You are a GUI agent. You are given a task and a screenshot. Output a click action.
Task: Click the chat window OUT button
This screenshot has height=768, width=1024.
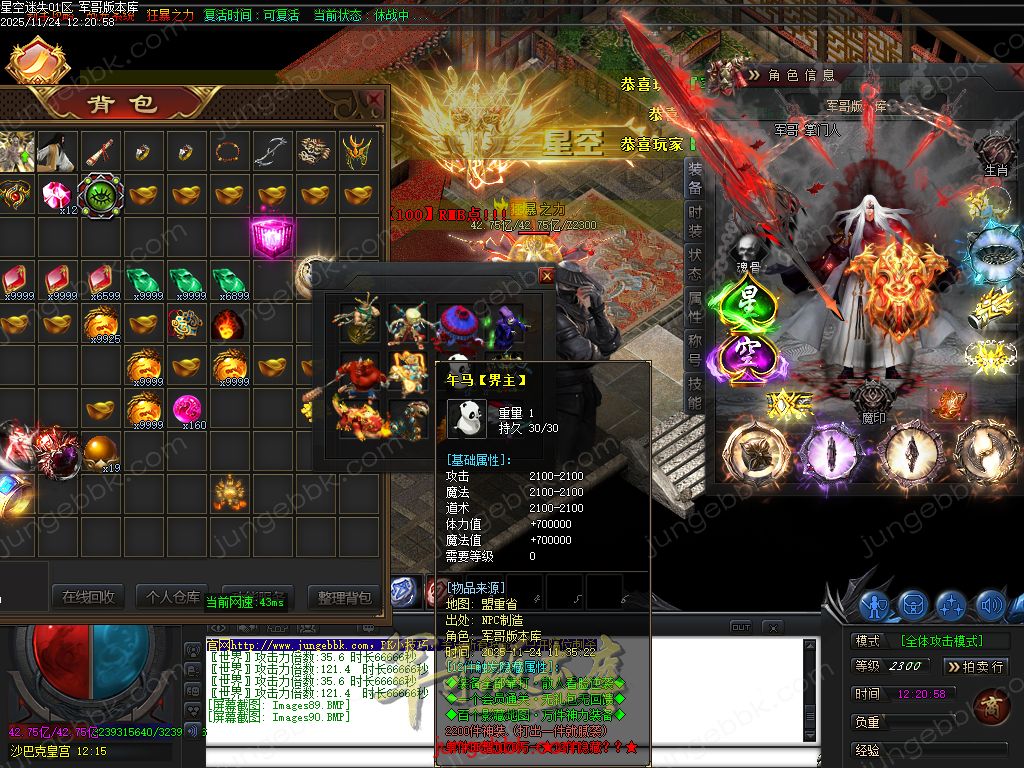740,627
